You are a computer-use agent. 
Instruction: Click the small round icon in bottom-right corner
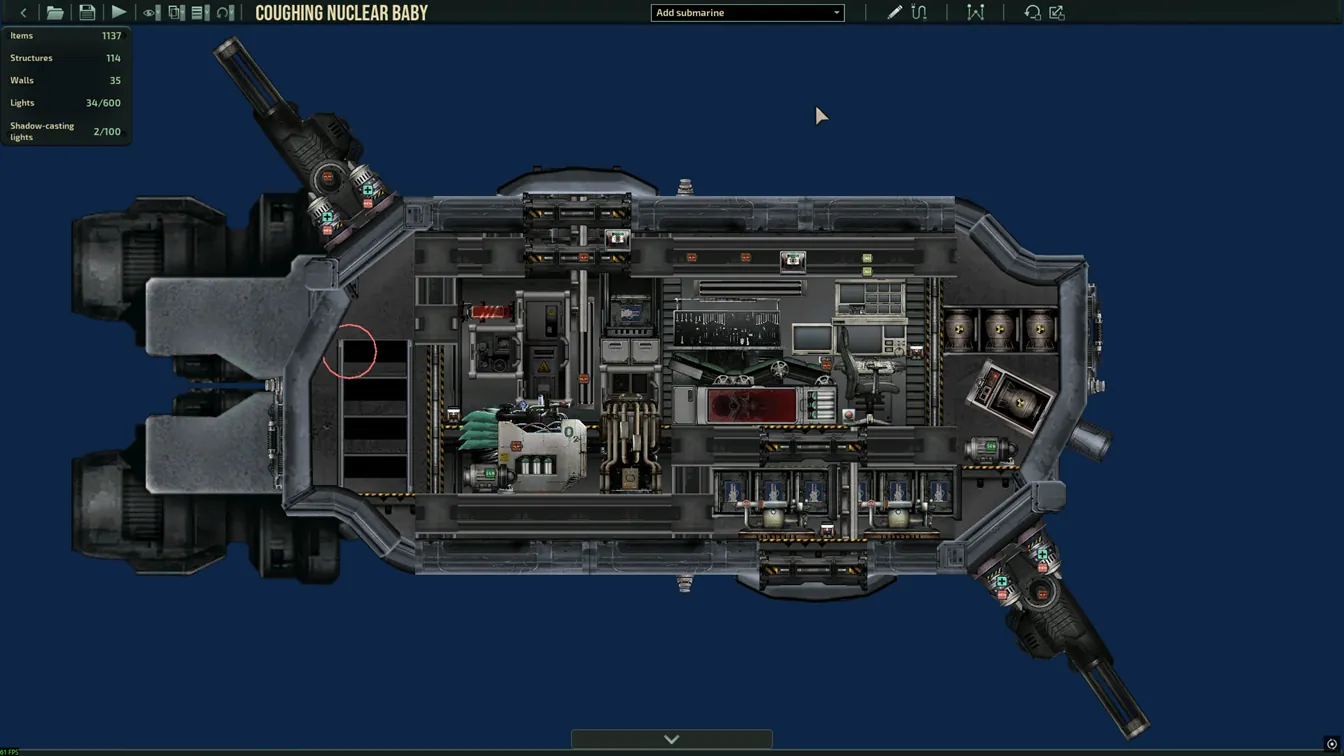tap(1332, 745)
